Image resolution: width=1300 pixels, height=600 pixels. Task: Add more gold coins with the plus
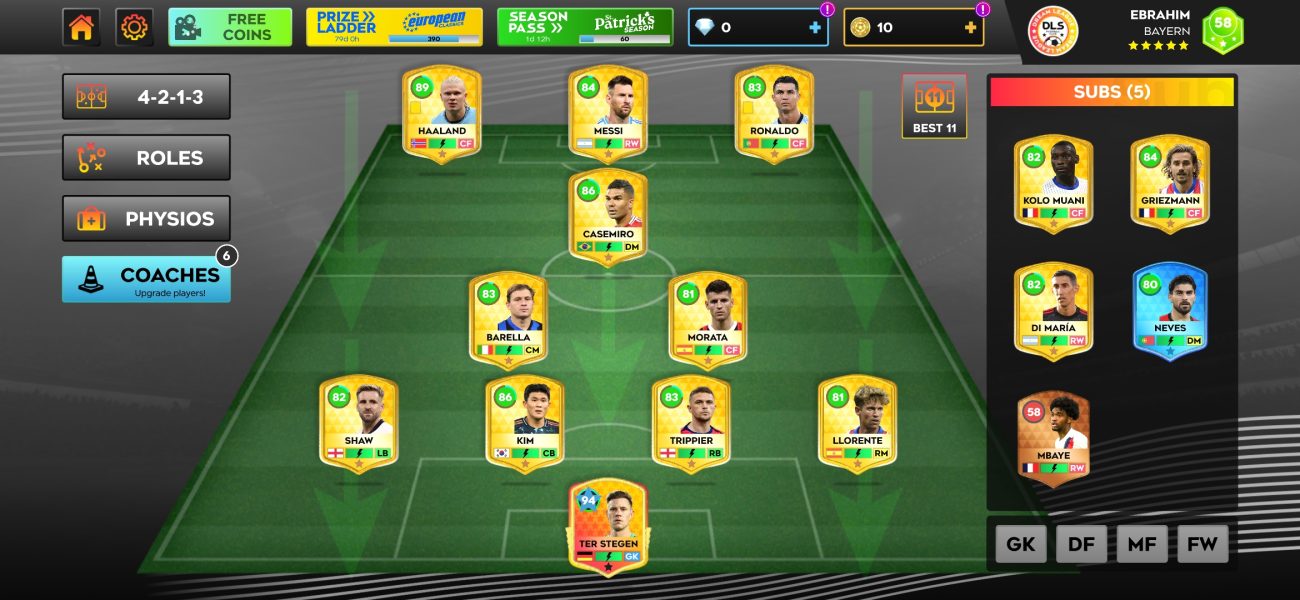coord(970,28)
